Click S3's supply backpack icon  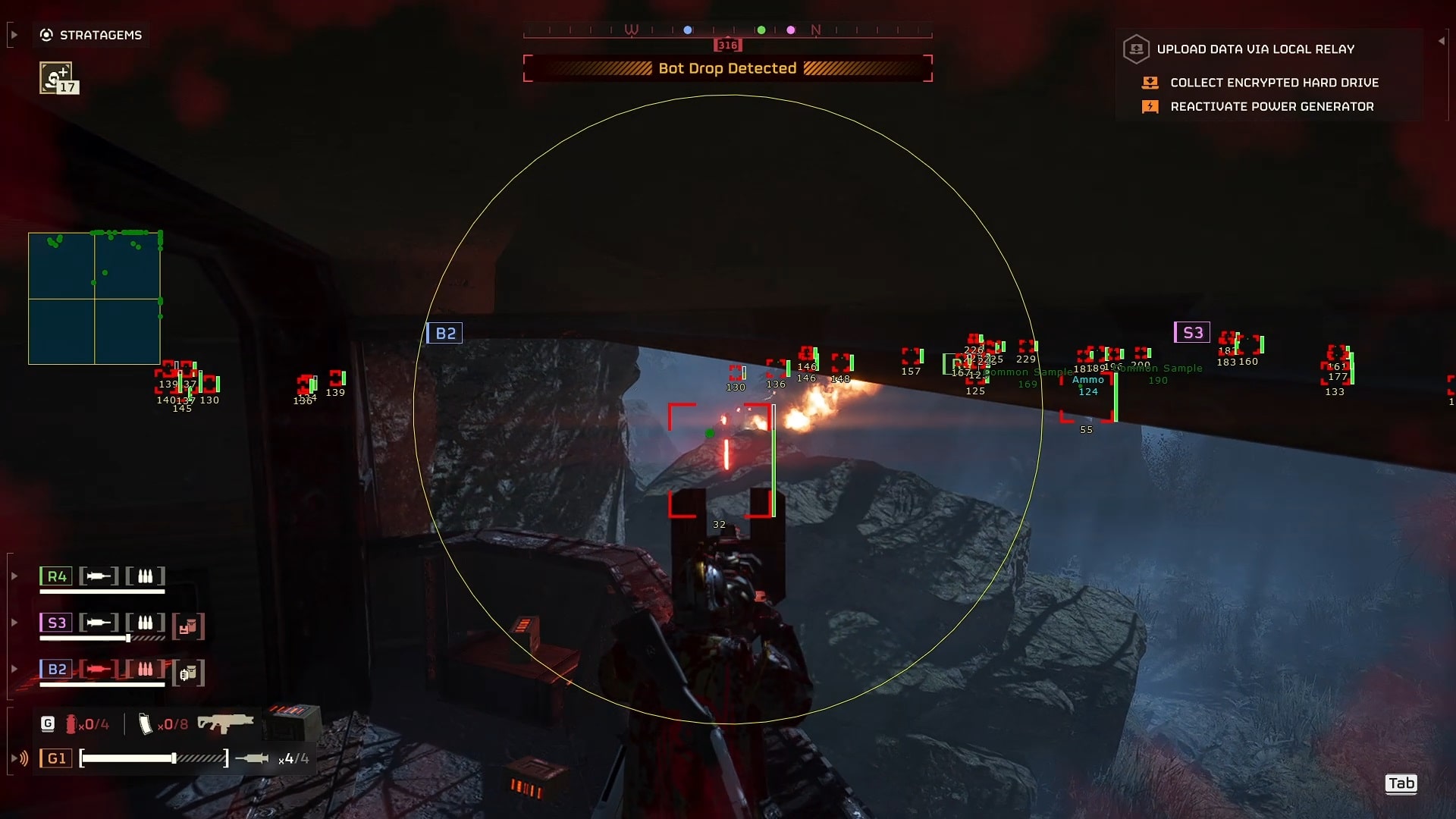(x=187, y=627)
